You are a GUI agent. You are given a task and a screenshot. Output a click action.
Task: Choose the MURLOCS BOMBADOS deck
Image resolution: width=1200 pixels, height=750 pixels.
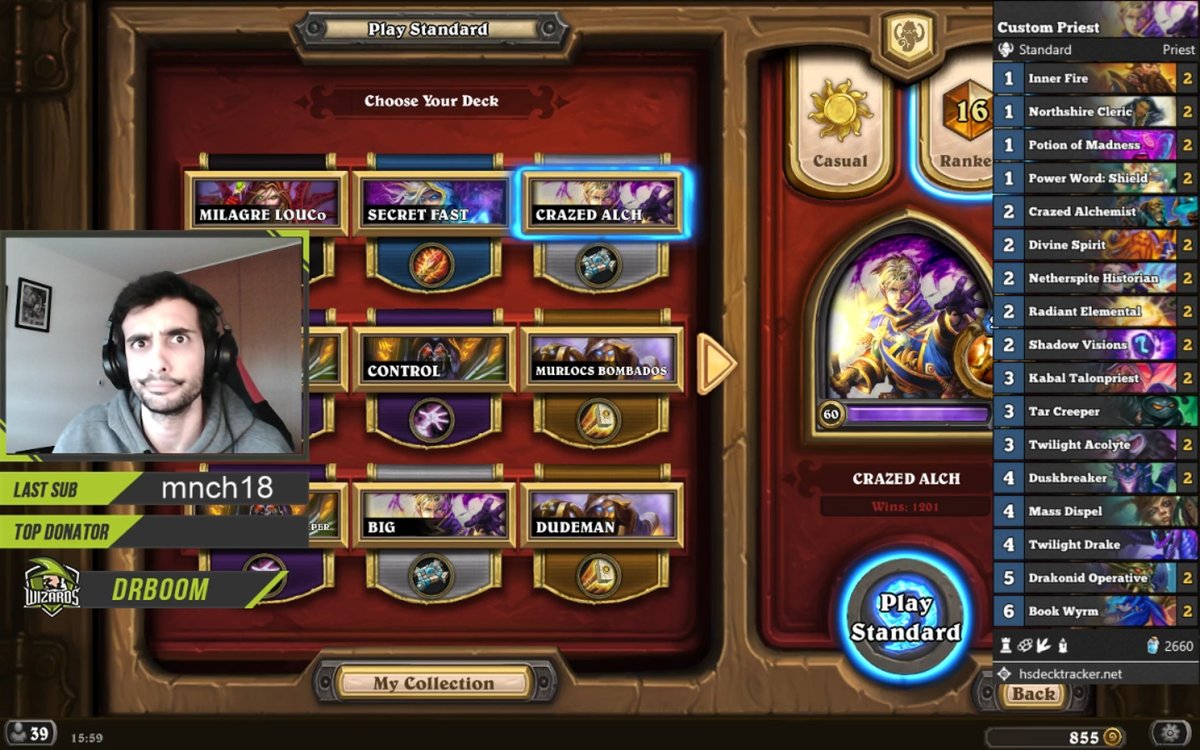pyautogui.click(x=600, y=361)
